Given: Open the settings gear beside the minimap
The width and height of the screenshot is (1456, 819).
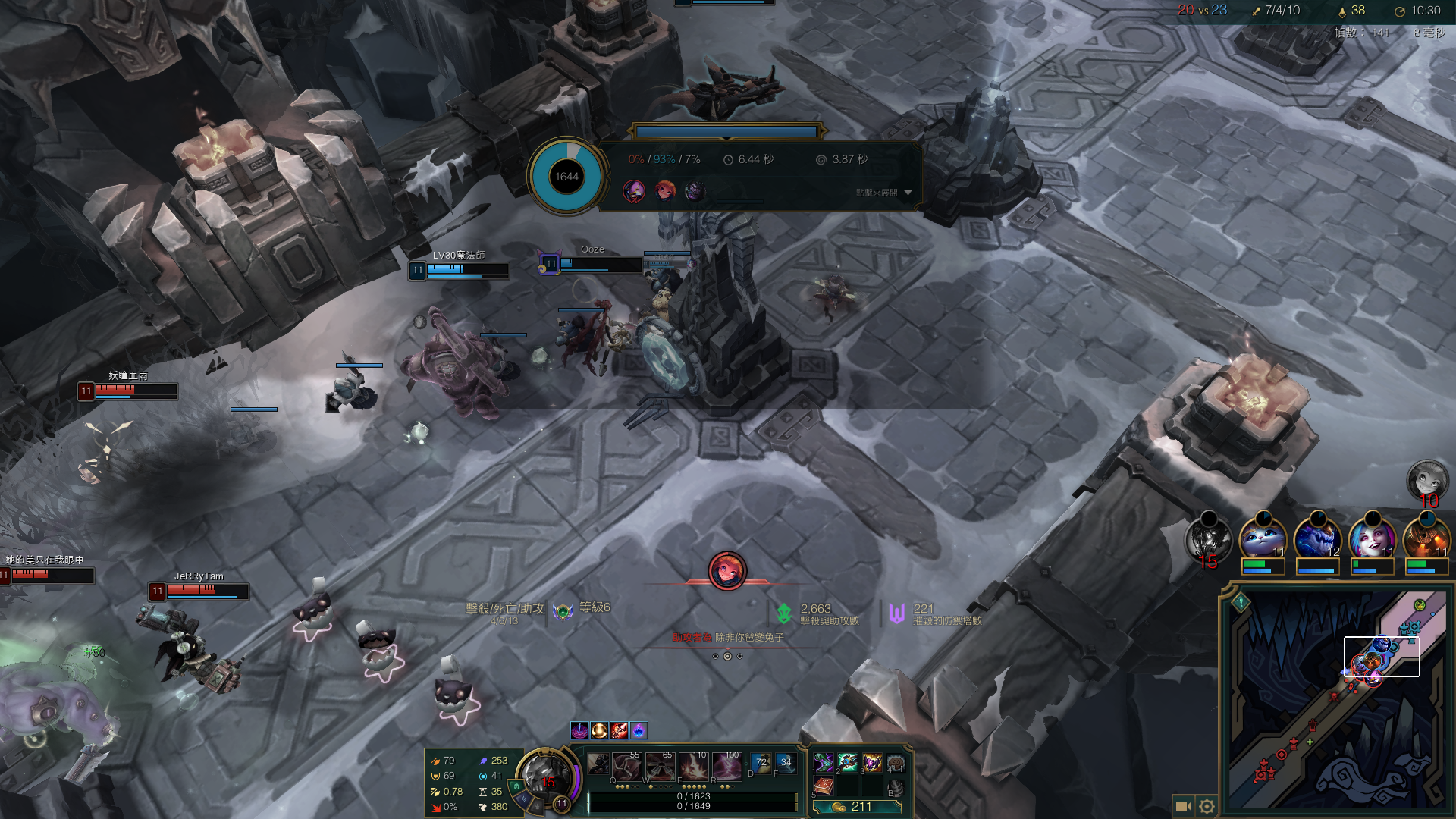Looking at the screenshot, I should click(1207, 806).
